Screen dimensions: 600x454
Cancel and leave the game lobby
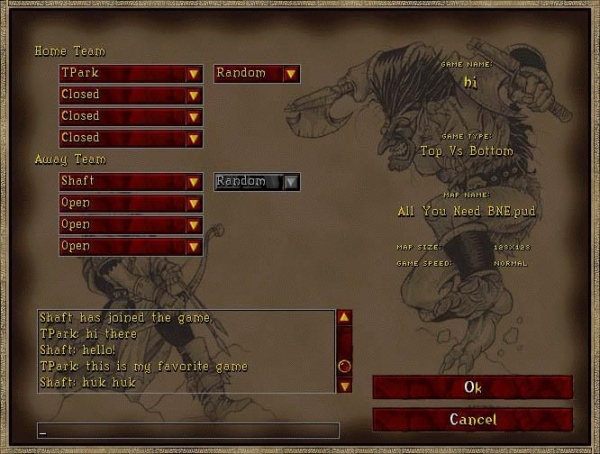point(472,419)
